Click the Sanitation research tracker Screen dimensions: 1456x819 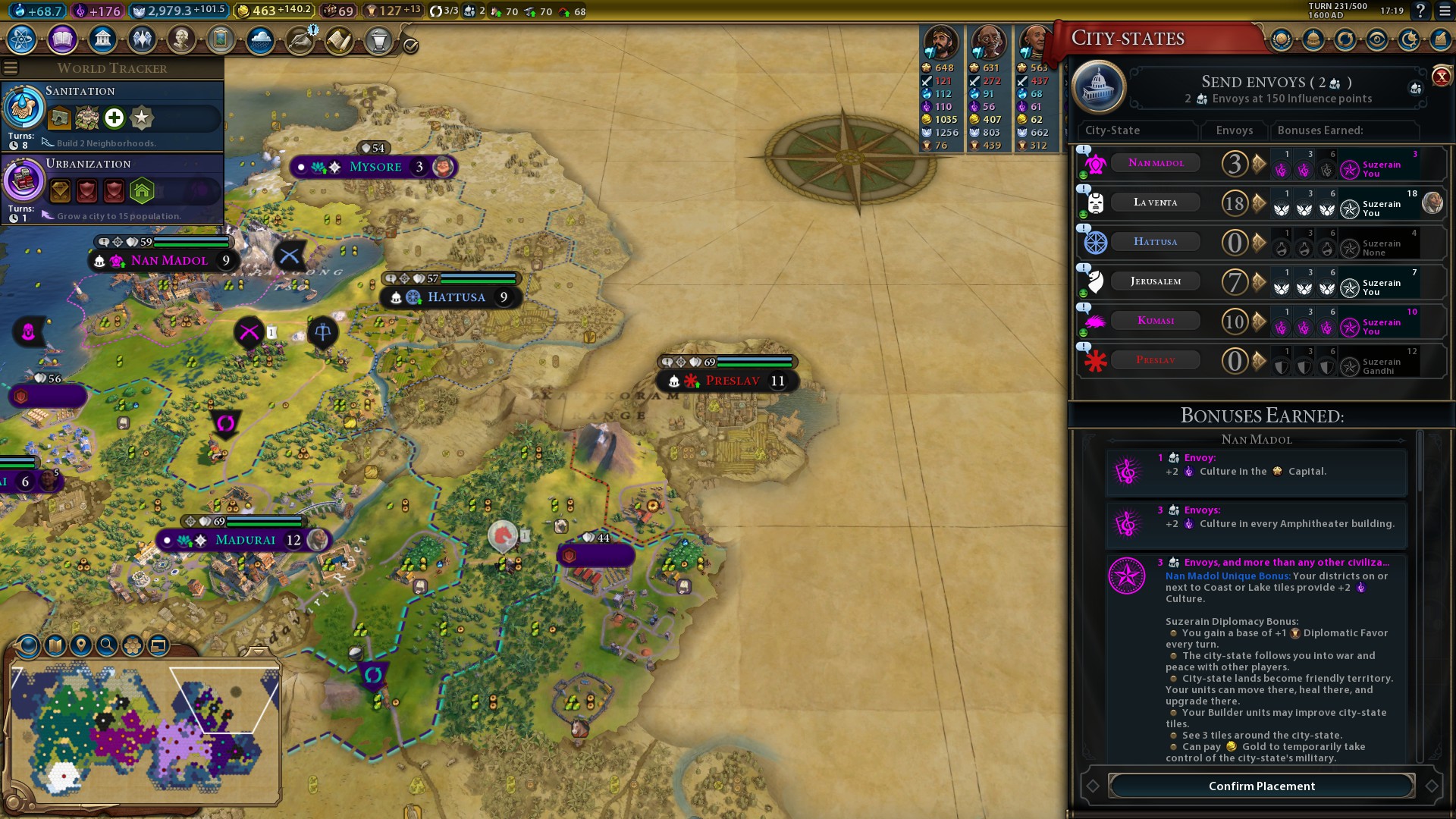click(114, 115)
